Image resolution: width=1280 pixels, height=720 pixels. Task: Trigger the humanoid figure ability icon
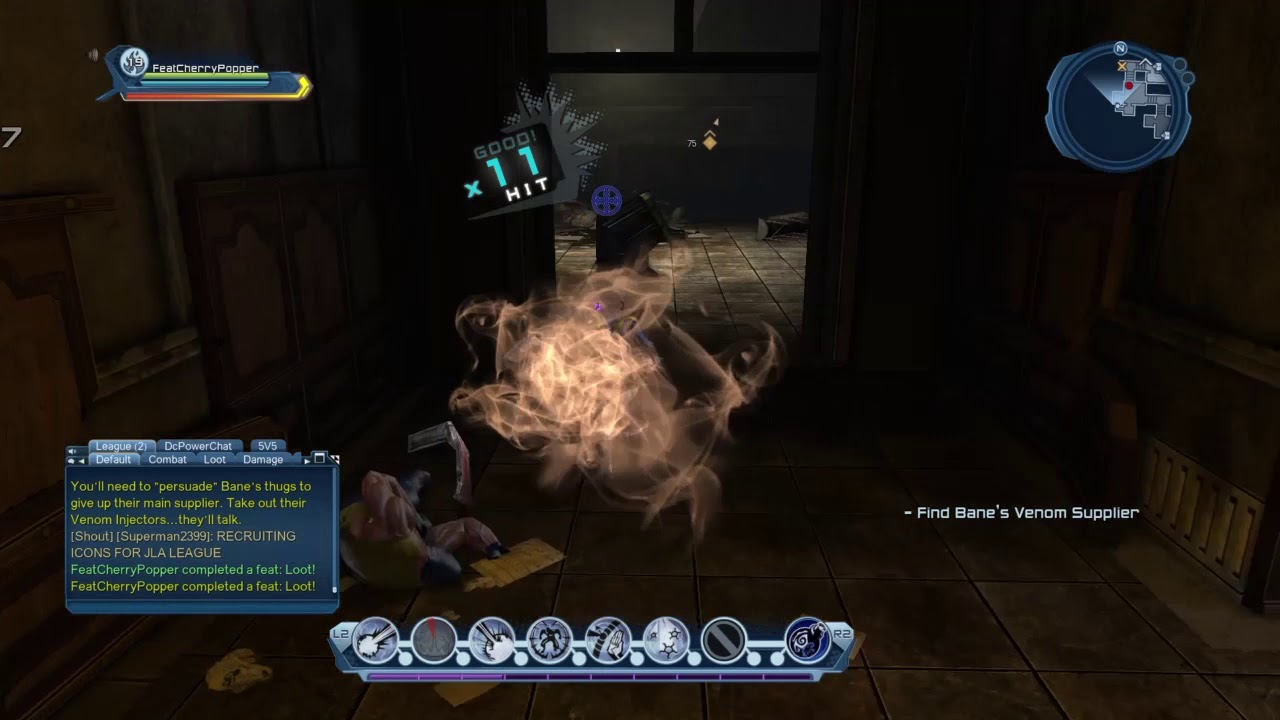pyautogui.click(x=550, y=640)
